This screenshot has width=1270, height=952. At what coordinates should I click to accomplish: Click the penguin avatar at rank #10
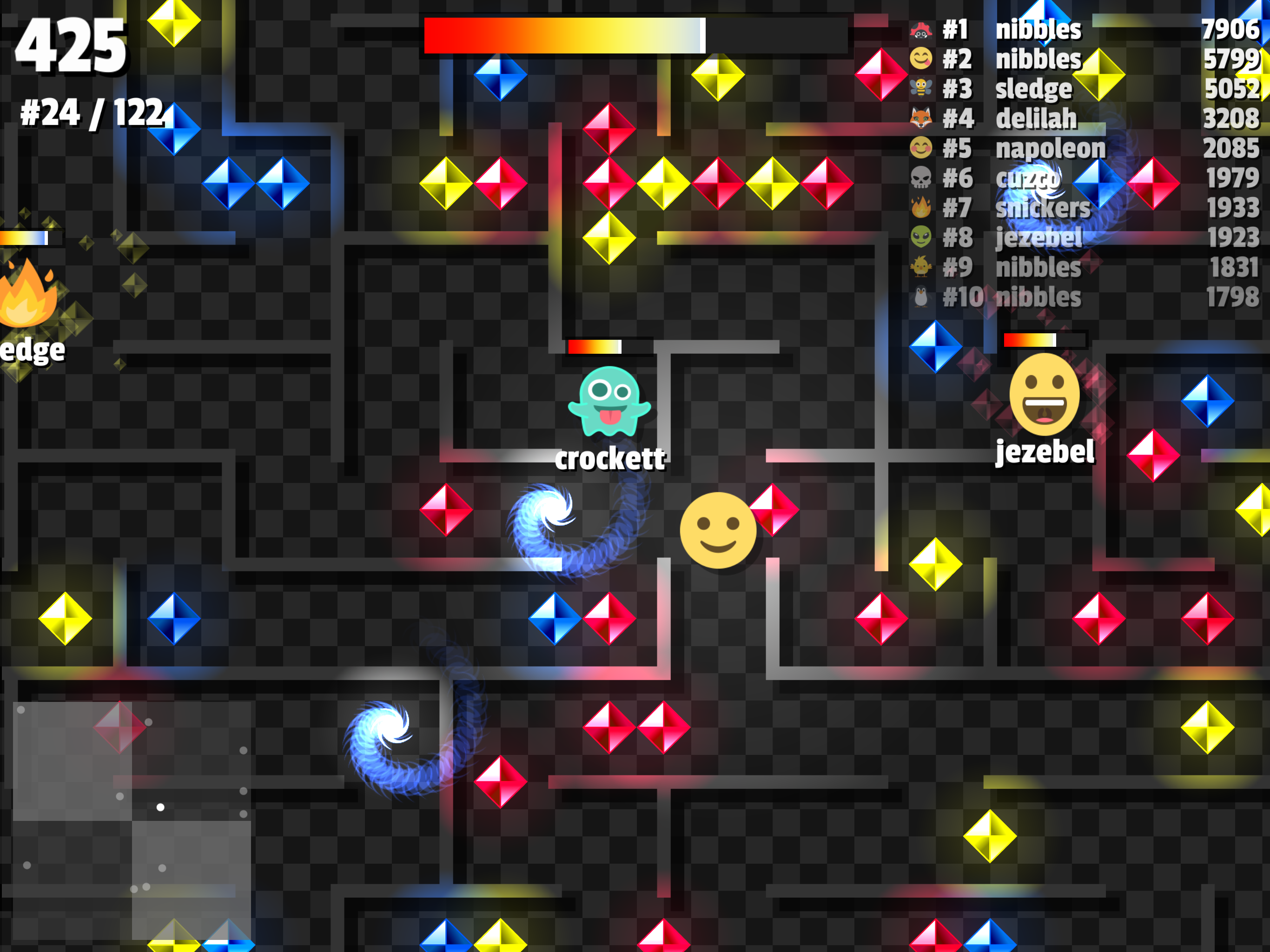click(921, 298)
